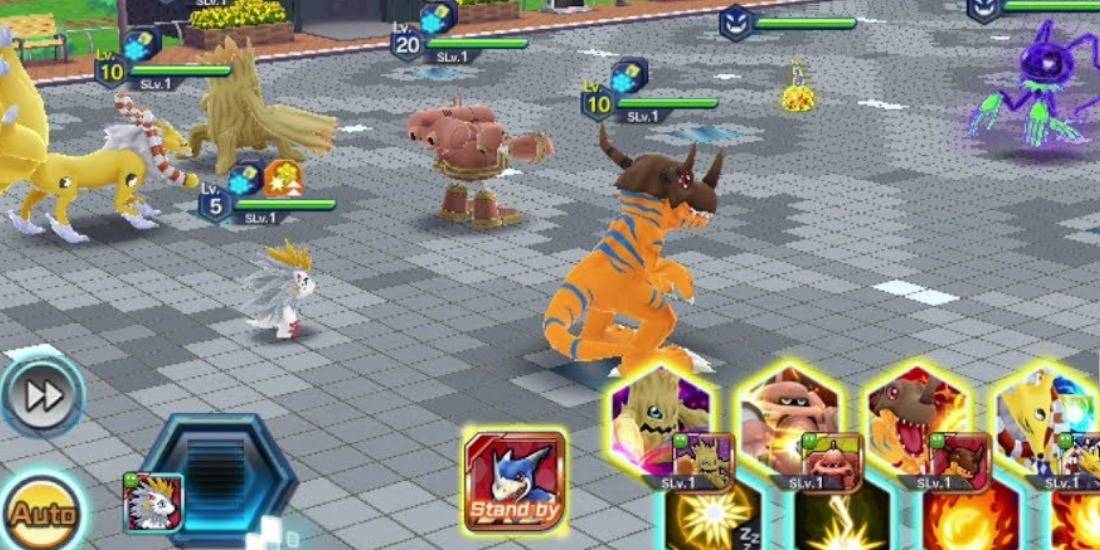This screenshot has height=550, width=1100.
Task: Activate the lightning bolt skill icon
Action: 838,521
